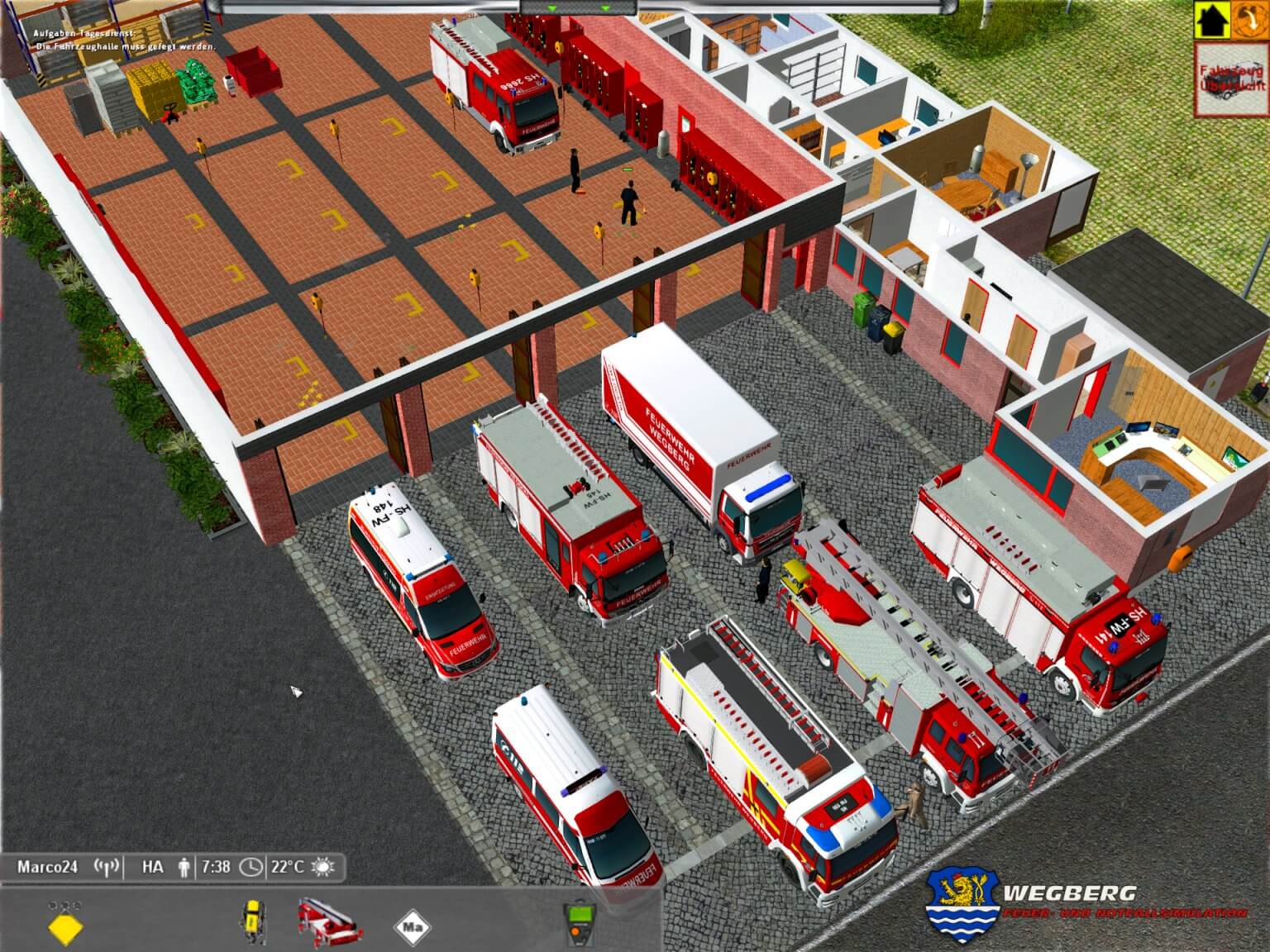1270x952 pixels.
Task: Click the 7:38 clock display
Action: point(217,866)
